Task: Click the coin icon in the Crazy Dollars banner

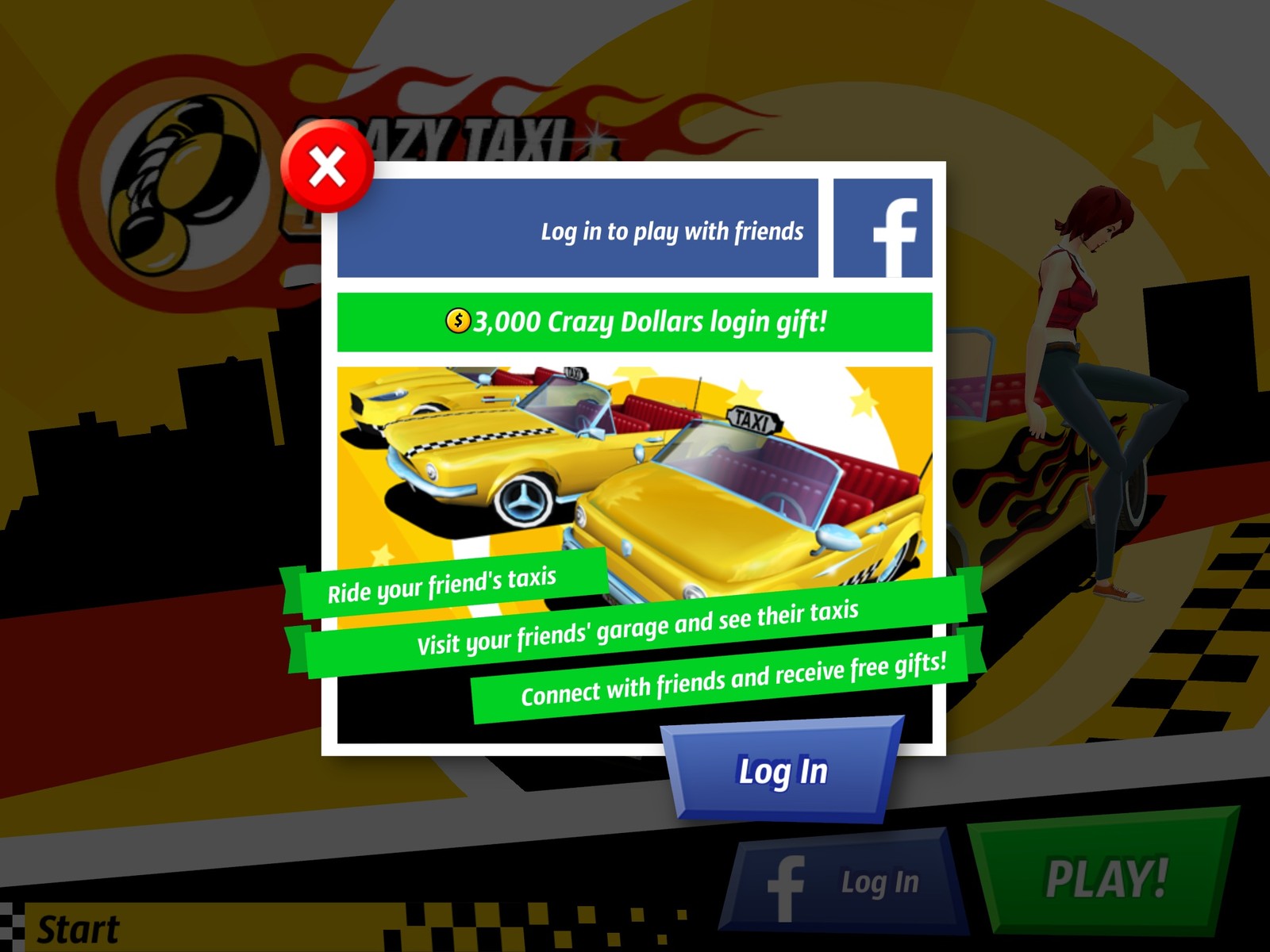Action: tap(459, 321)
